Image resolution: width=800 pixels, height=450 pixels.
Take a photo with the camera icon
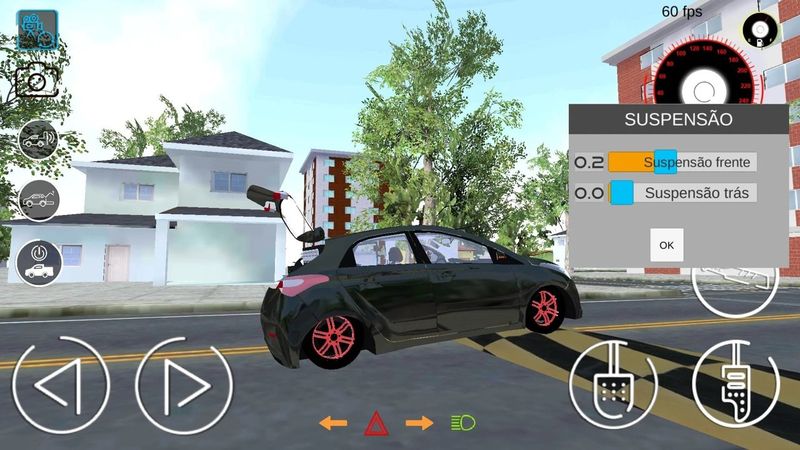37,81
